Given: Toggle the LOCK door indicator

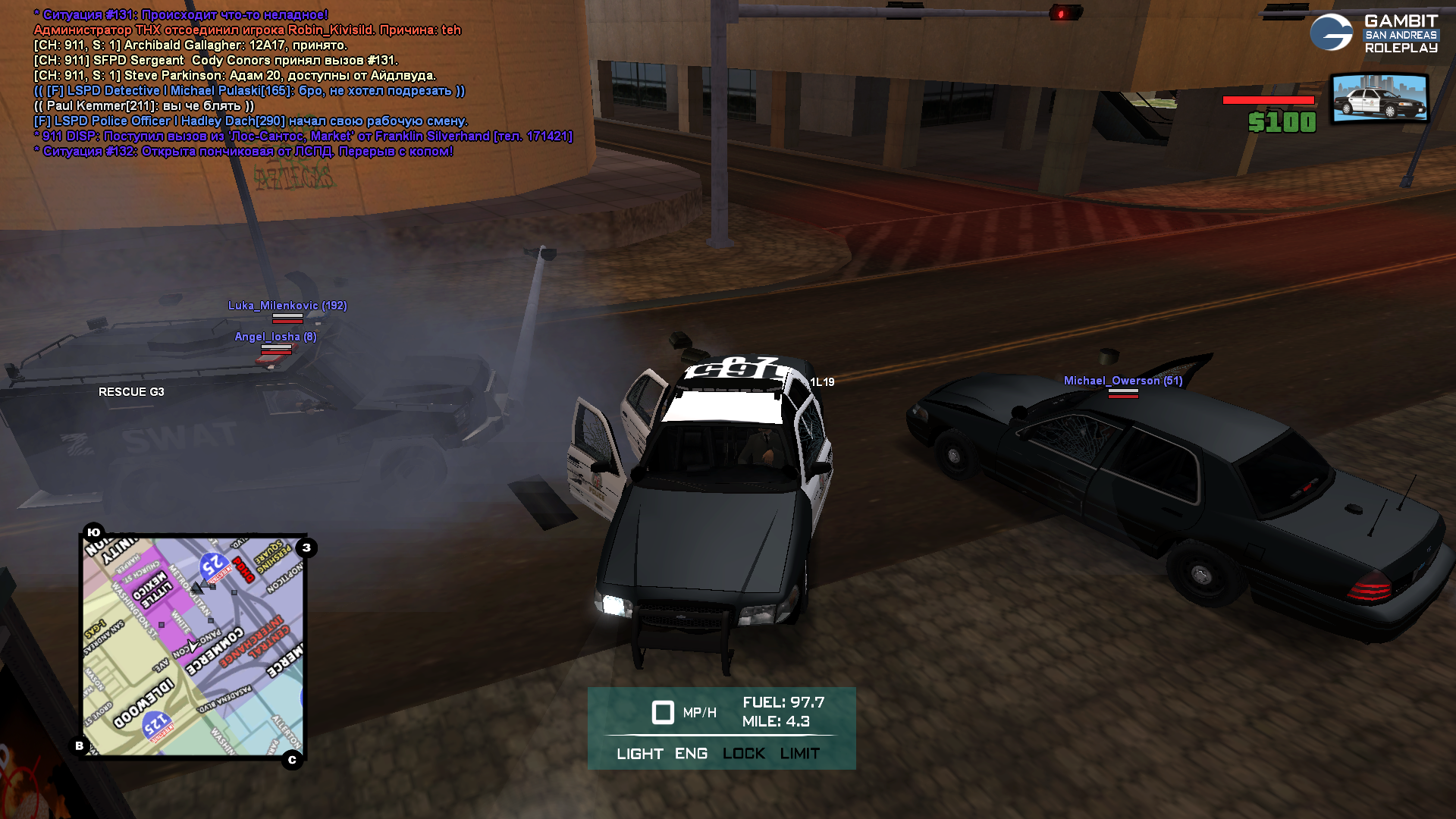Looking at the screenshot, I should pos(743,754).
